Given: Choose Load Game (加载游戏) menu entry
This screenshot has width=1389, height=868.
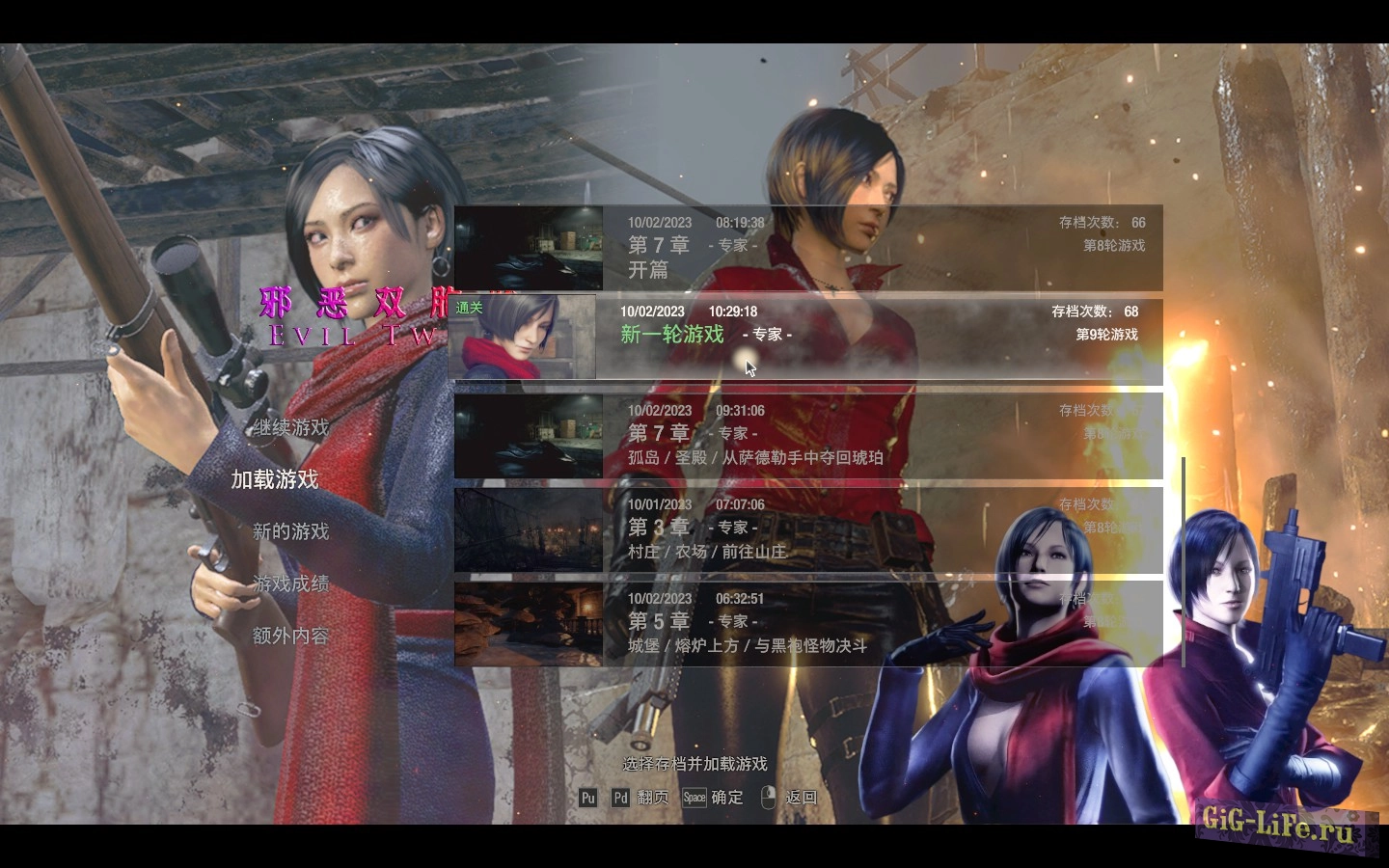Looking at the screenshot, I should (x=275, y=479).
